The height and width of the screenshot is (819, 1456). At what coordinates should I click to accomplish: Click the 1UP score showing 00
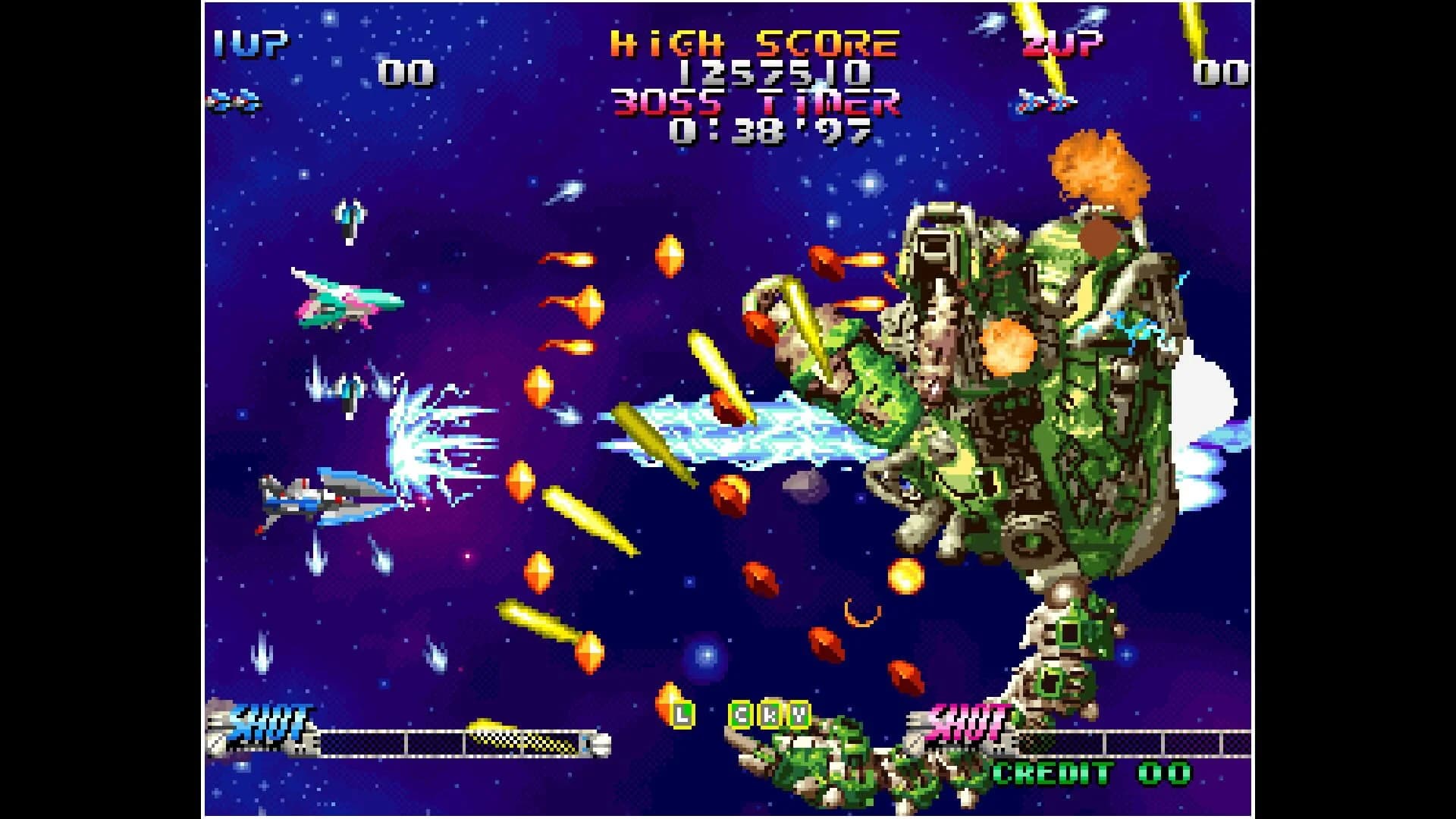(x=406, y=72)
